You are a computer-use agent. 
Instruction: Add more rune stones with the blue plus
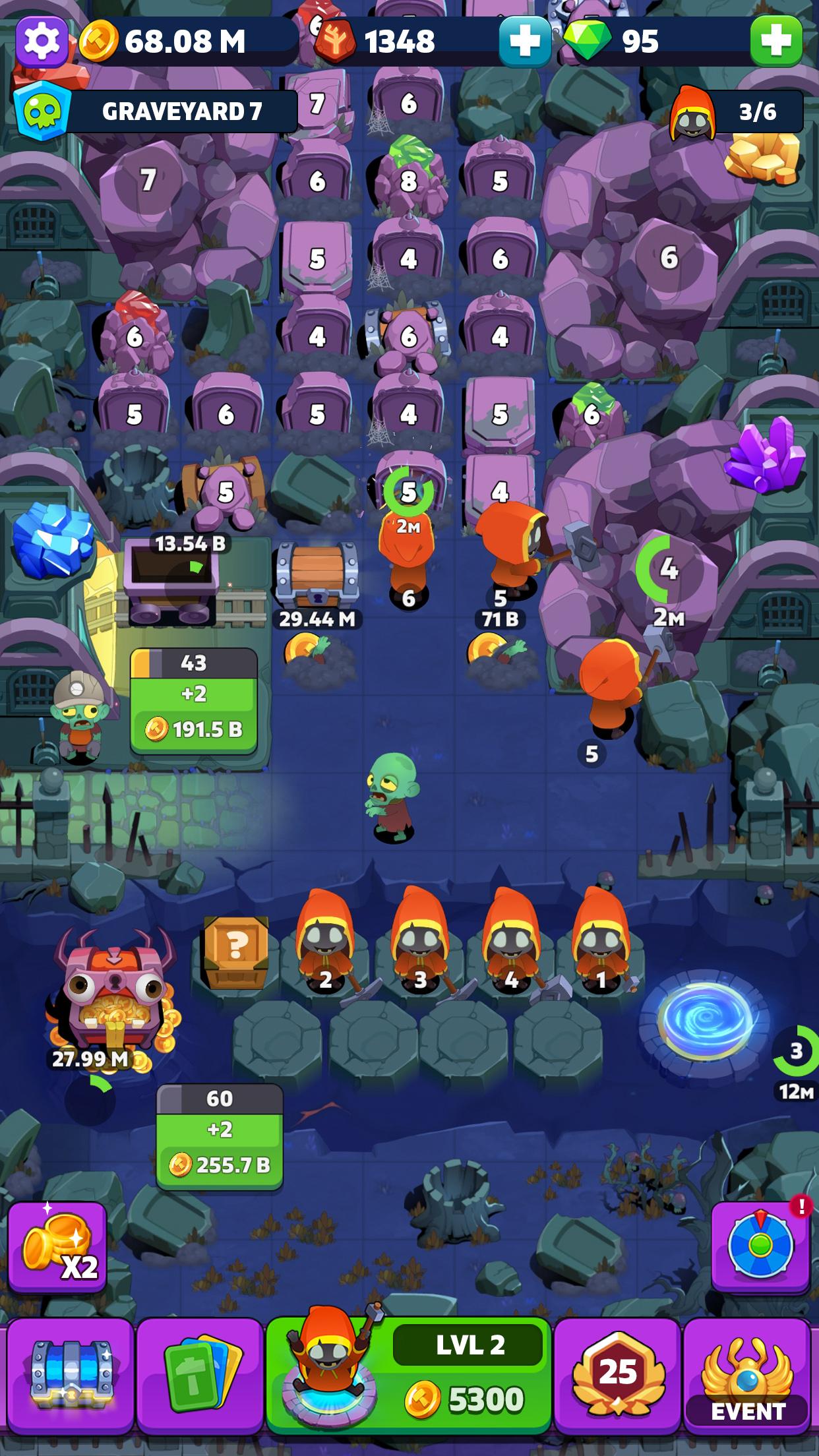[x=524, y=41]
